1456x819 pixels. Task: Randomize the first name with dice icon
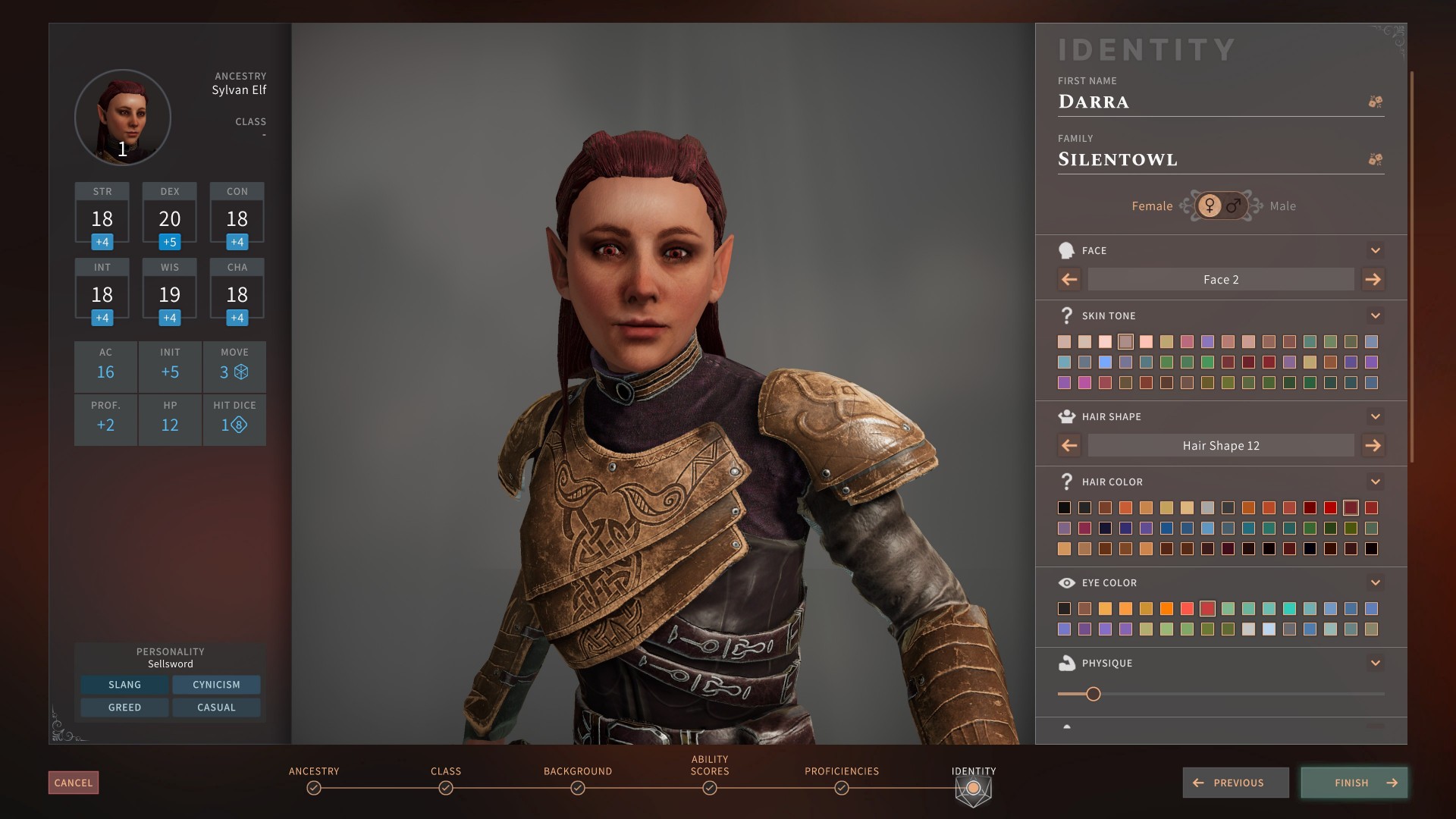[x=1375, y=102]
